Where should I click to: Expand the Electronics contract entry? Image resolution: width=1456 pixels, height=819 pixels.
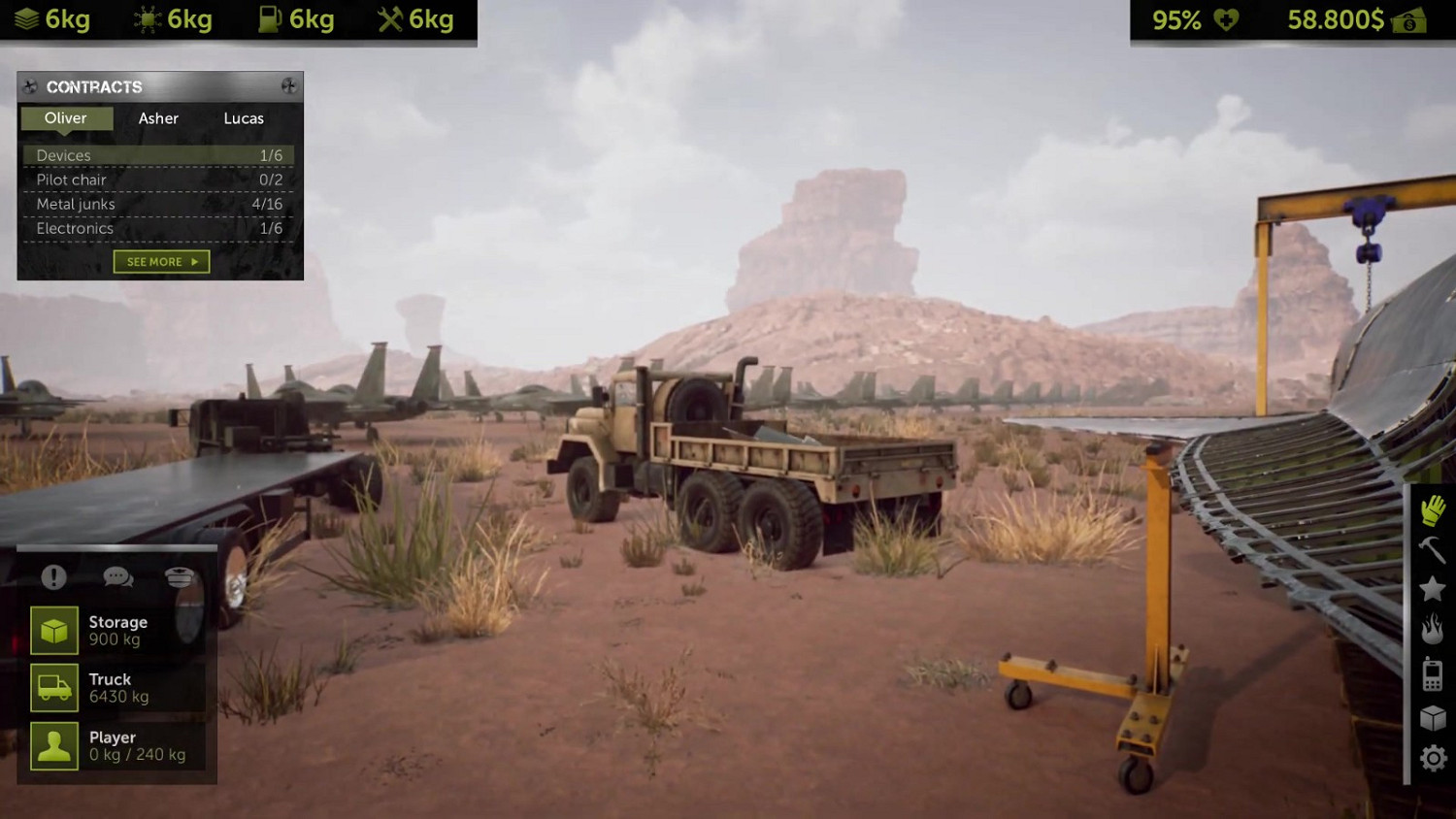(158, 228)
